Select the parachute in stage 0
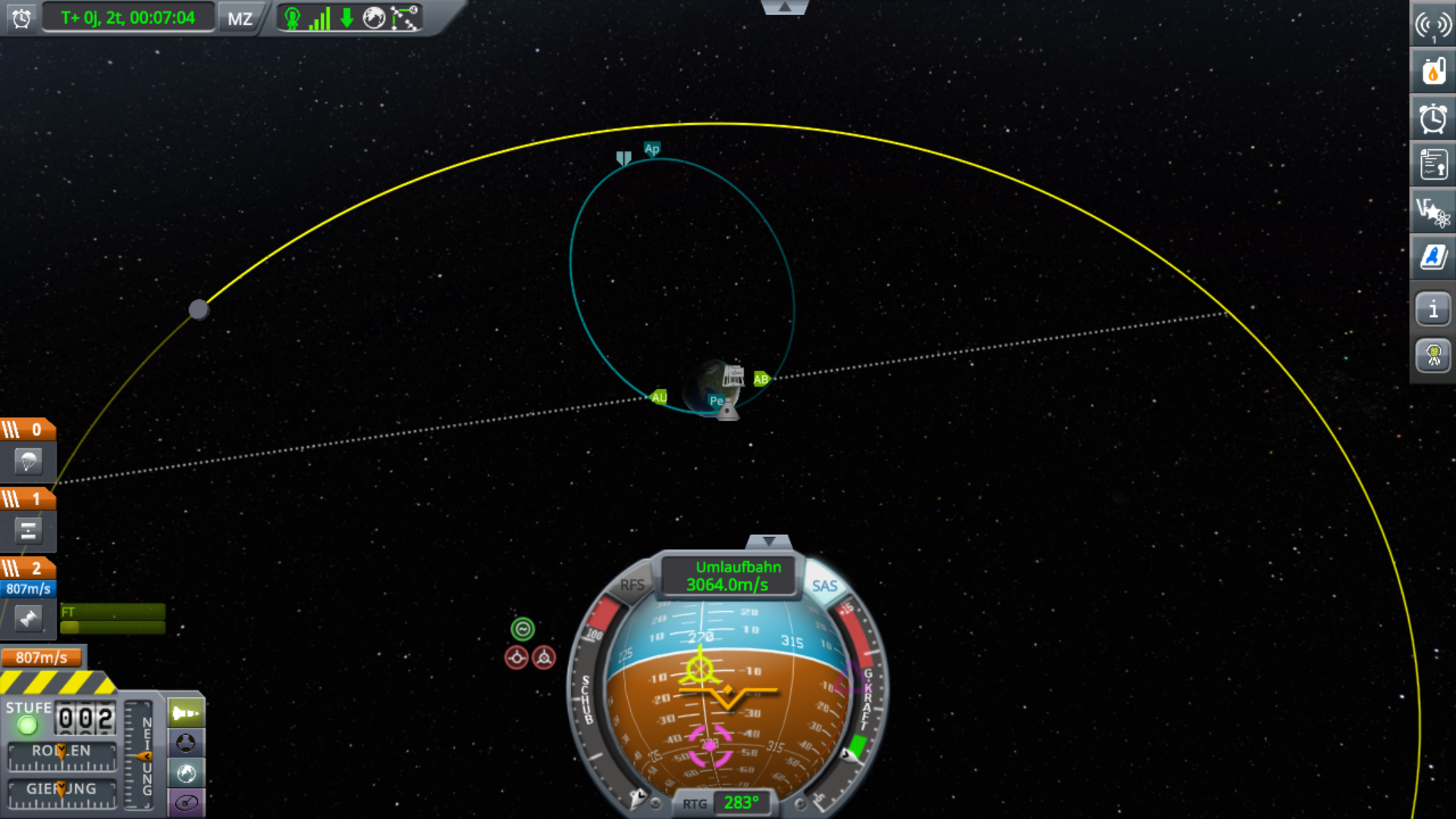 (28, 461)
